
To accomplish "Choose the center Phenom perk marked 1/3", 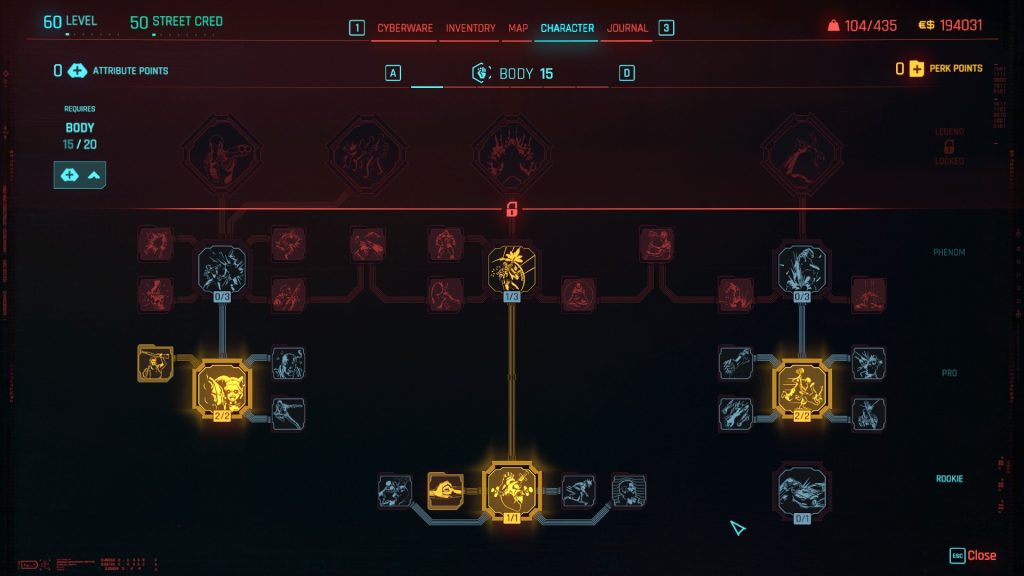I will pos(511,272).
